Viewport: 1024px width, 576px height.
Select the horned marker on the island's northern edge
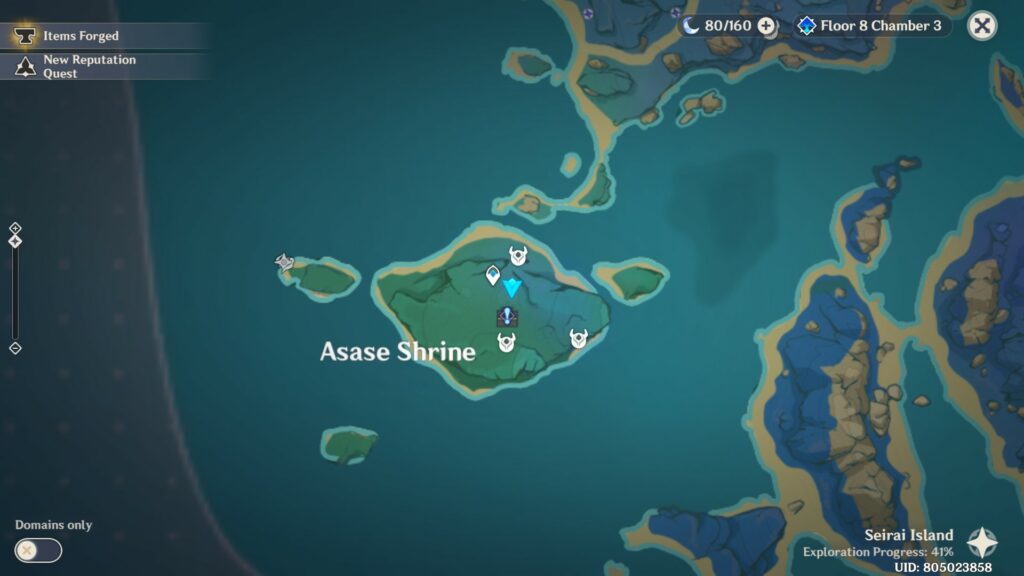518,255
